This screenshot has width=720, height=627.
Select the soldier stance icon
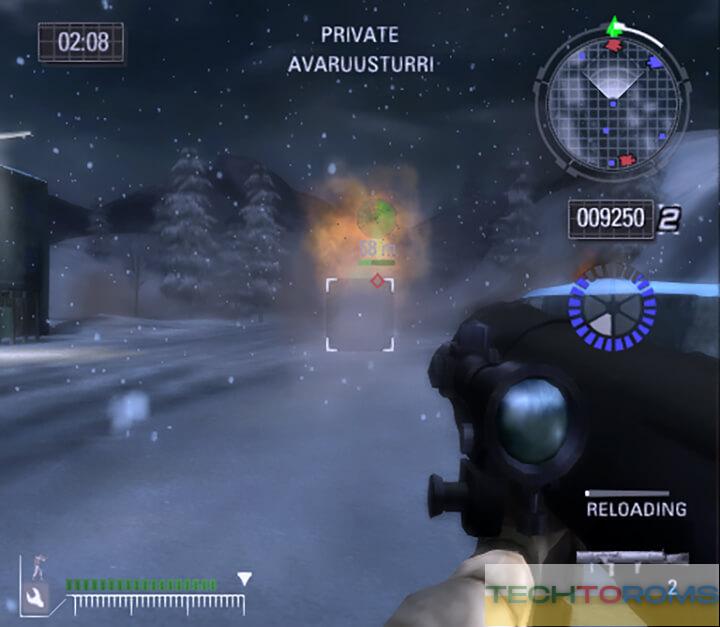pyautogui.click(x=38, y=567)
